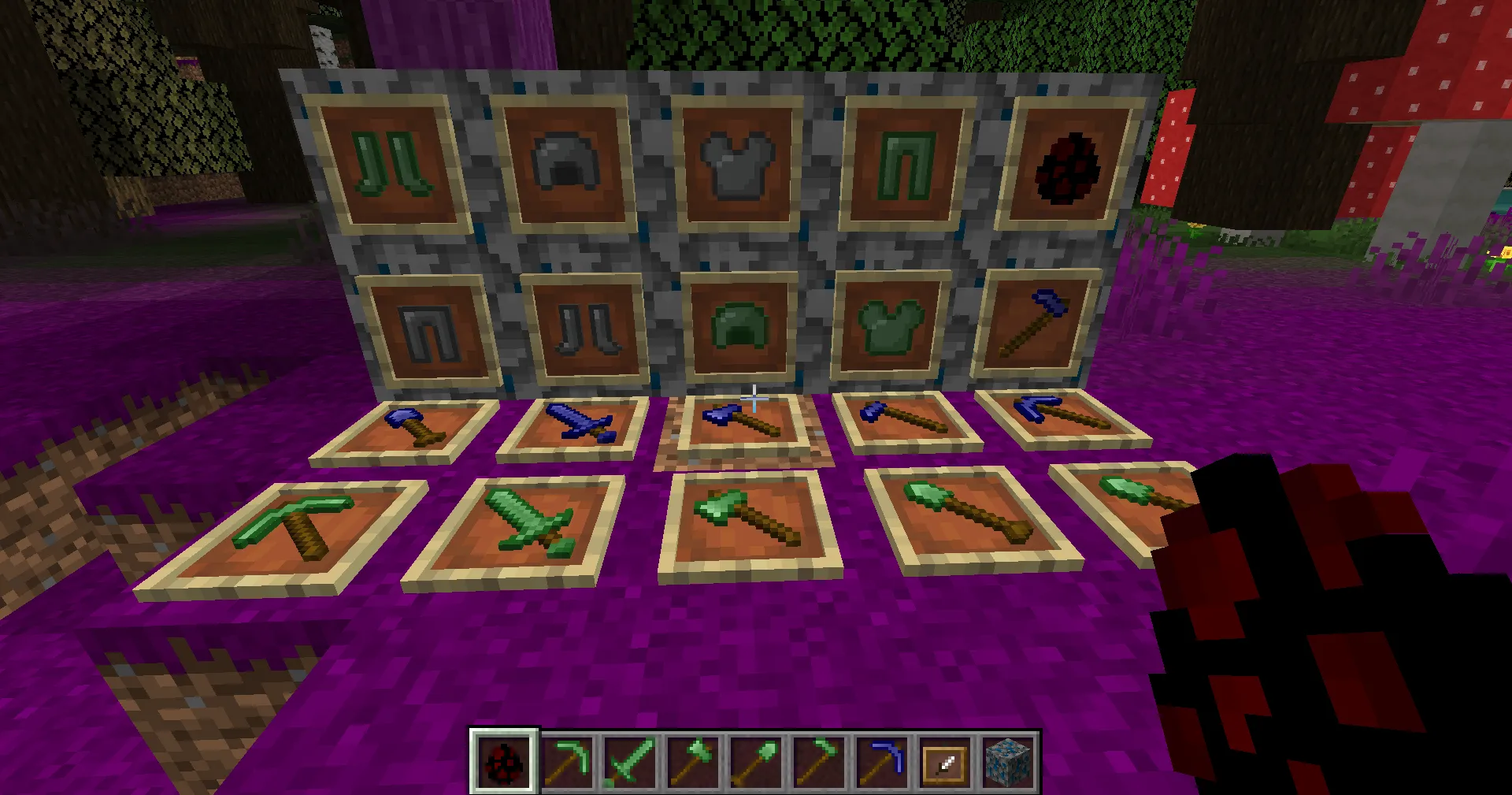Click the crosshair target above the blue axe

[x=754, y=398]
